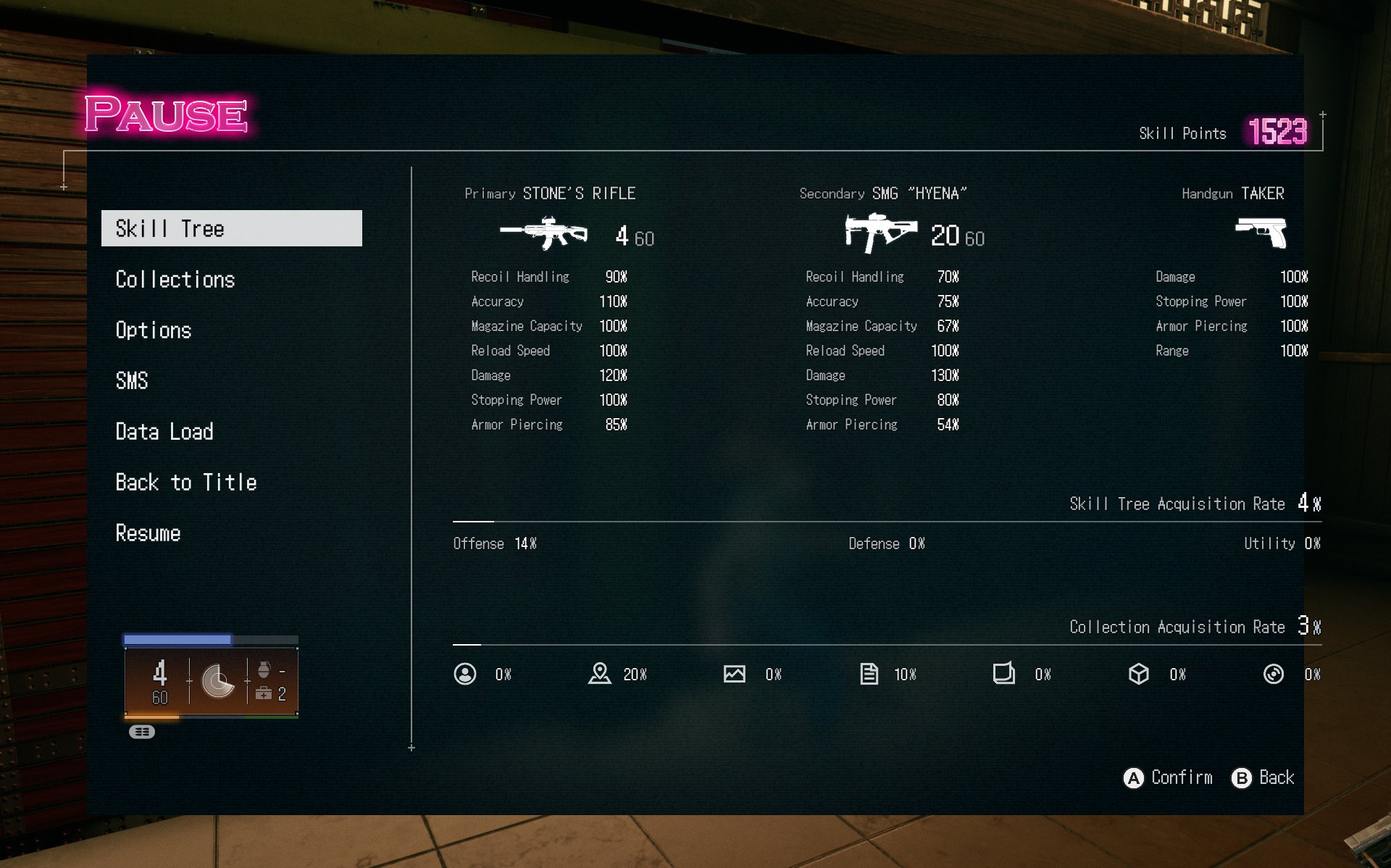Image resolution: width=1391 pixels, height=868 pixels.
Task: Select the medkit icon showing 2
Action: [265, 694]
